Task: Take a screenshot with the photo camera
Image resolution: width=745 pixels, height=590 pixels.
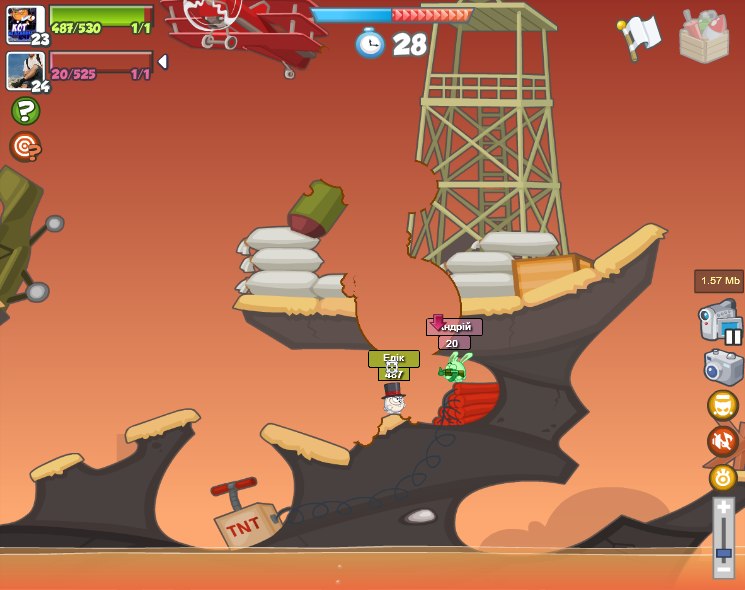Action: pyautogui.click(x=723, y=367)
